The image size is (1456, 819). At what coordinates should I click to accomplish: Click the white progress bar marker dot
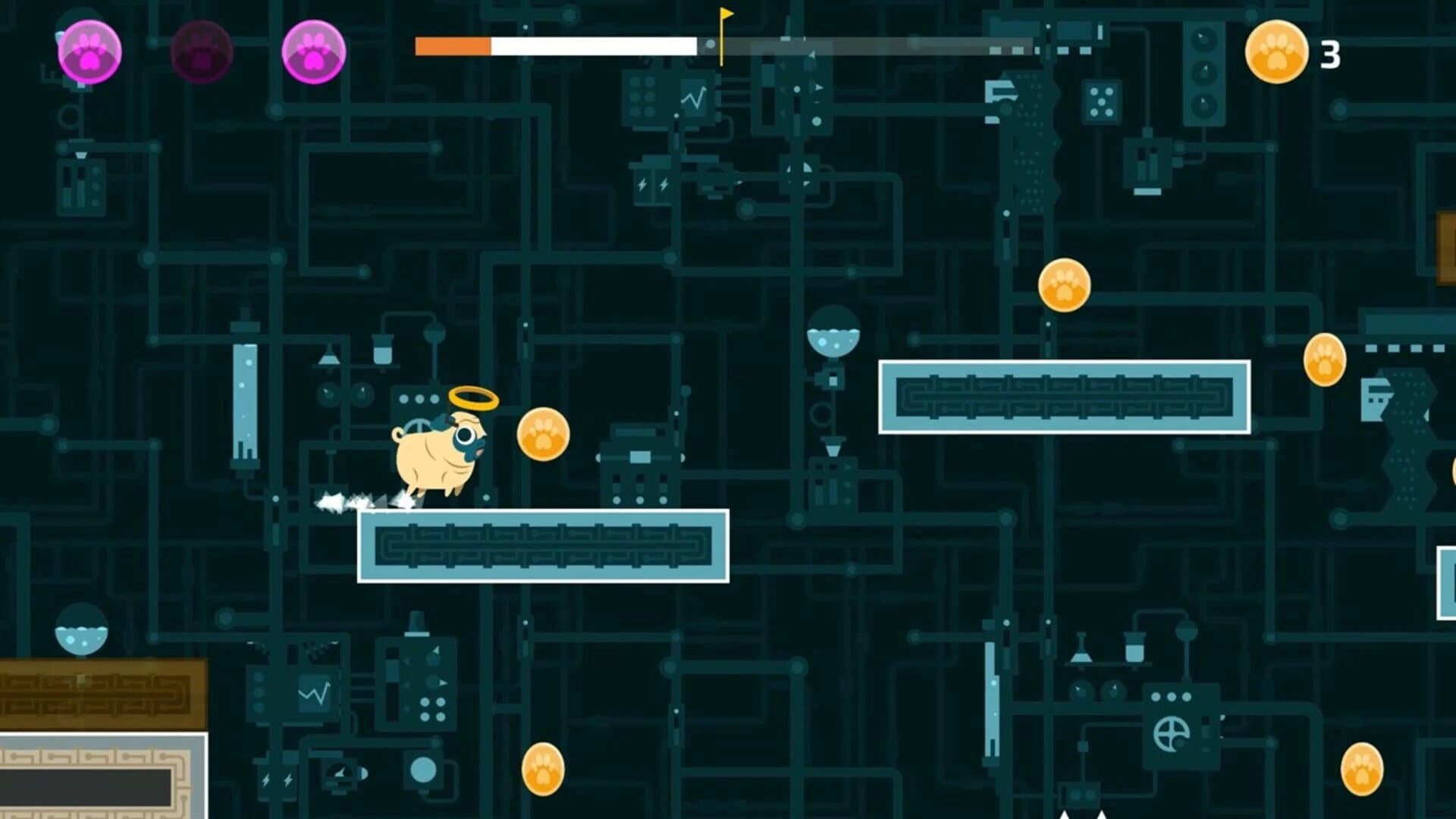(710, 44)
